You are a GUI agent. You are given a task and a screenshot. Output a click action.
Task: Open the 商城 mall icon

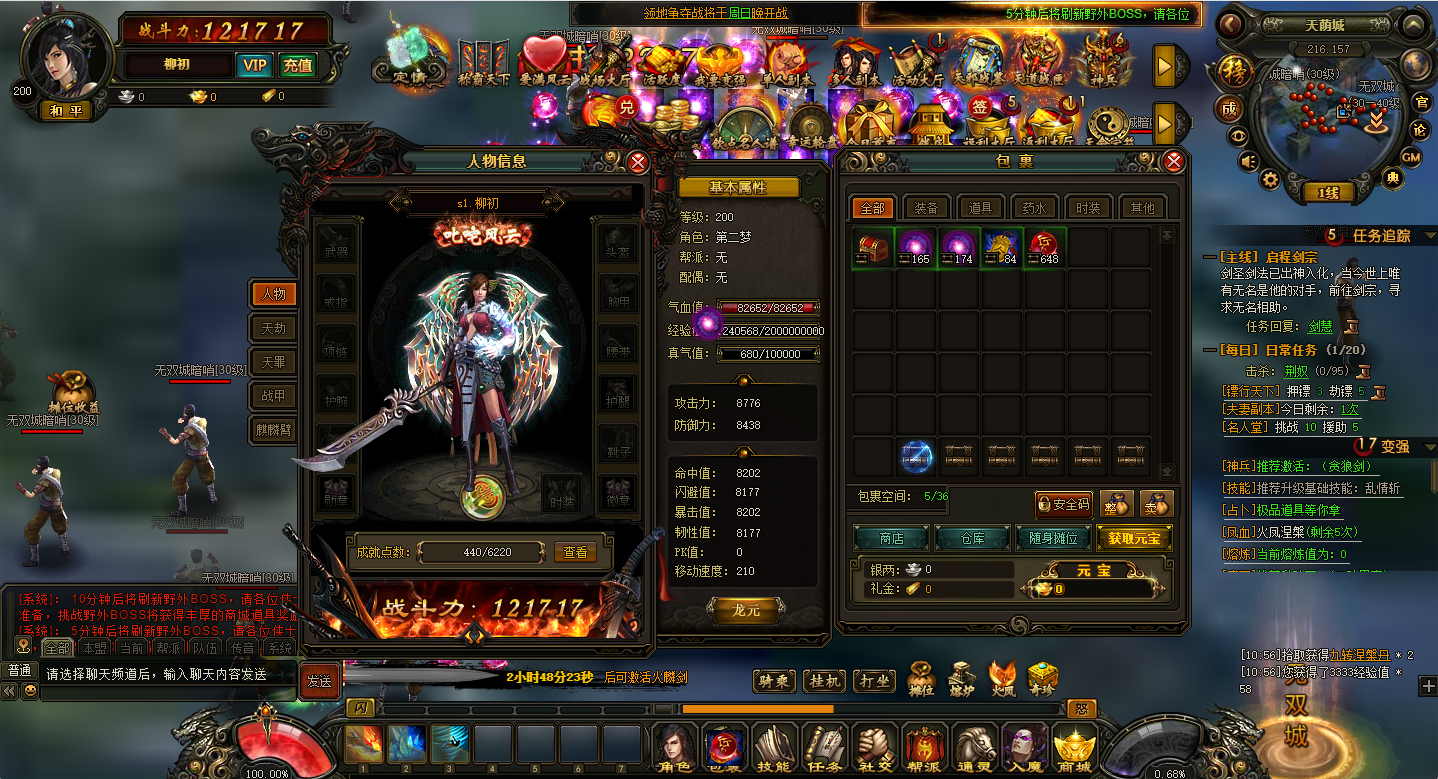(x=1074, y=750)
